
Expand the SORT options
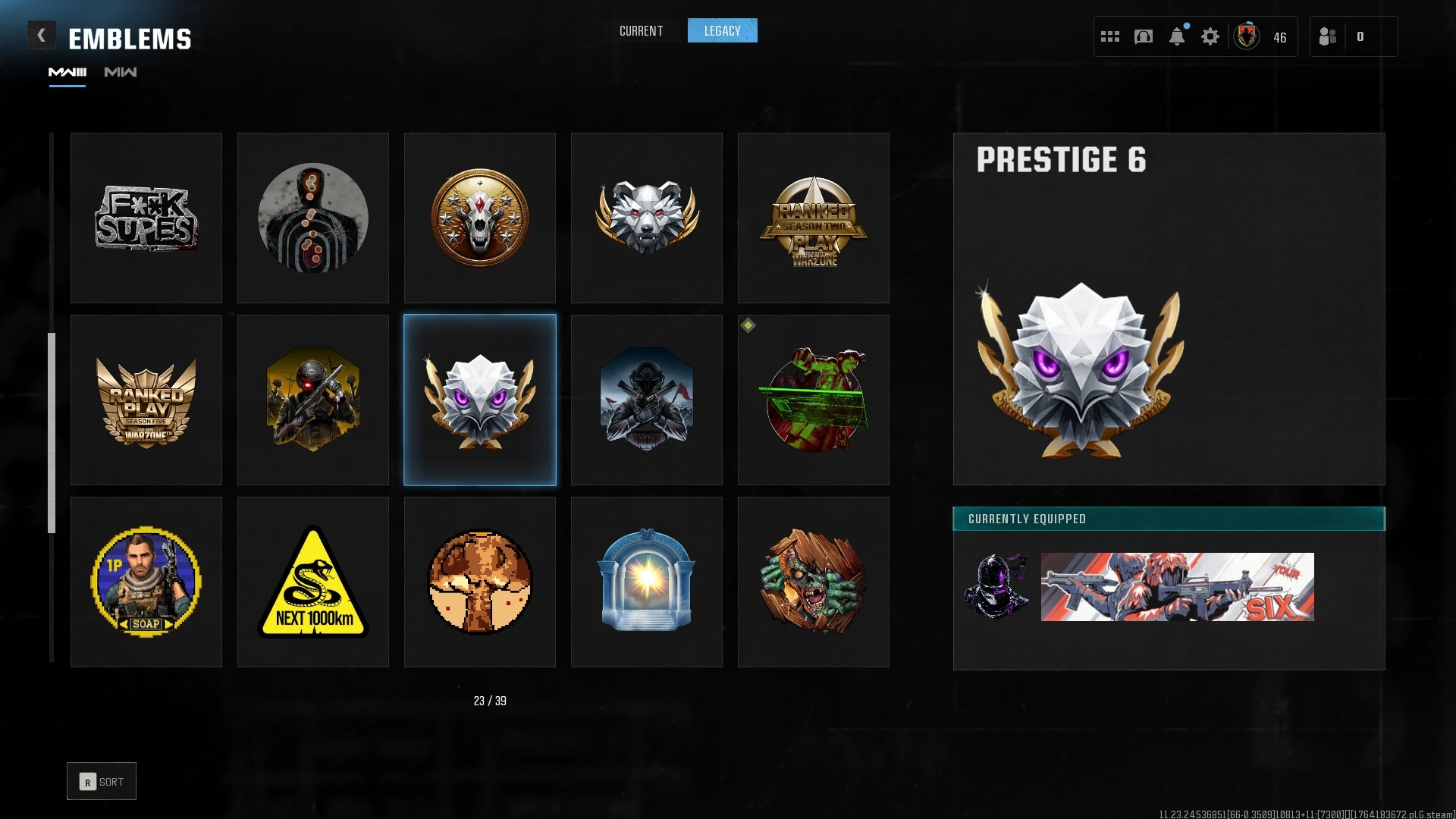(102, 780)
